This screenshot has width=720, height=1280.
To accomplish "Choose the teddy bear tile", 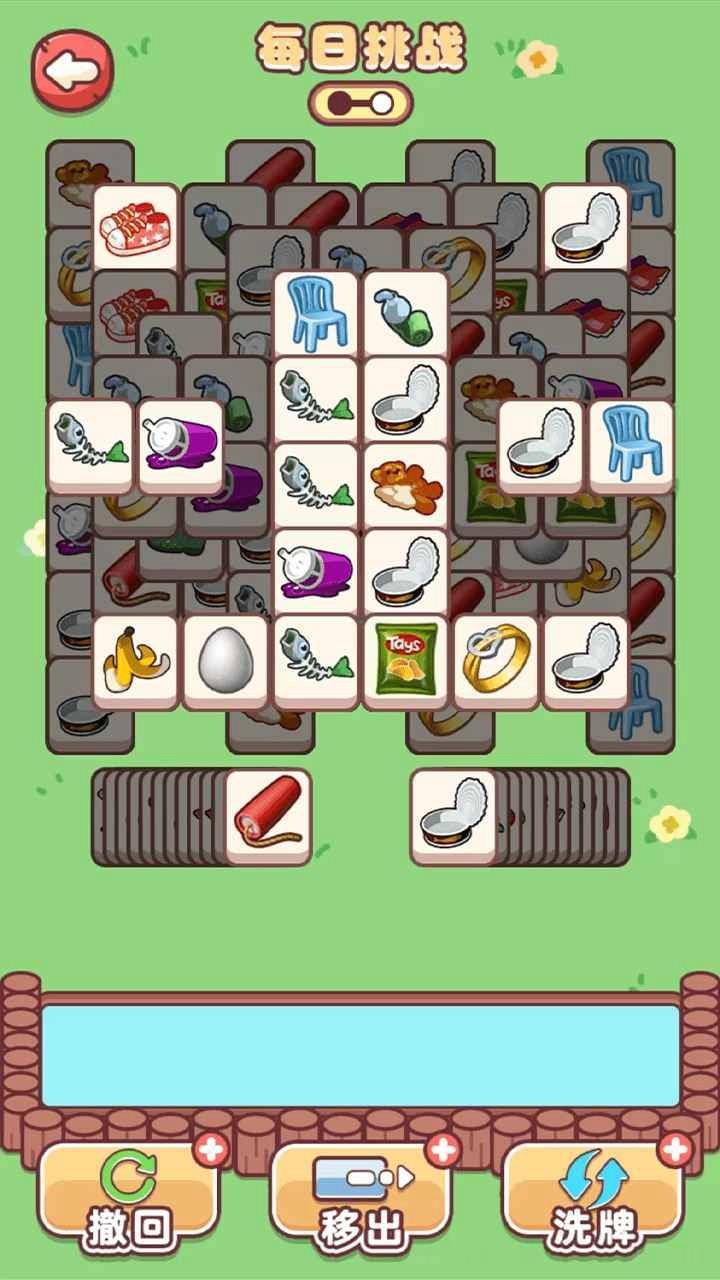I will tap(405, 486).
